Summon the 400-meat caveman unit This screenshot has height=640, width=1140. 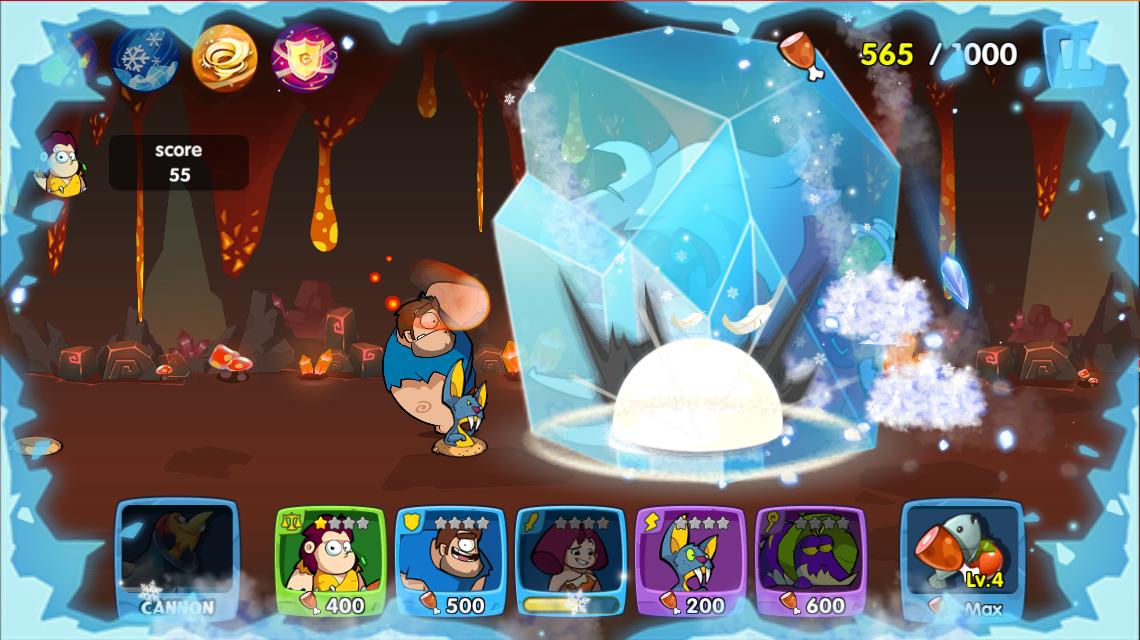click(x=330, y=562)
